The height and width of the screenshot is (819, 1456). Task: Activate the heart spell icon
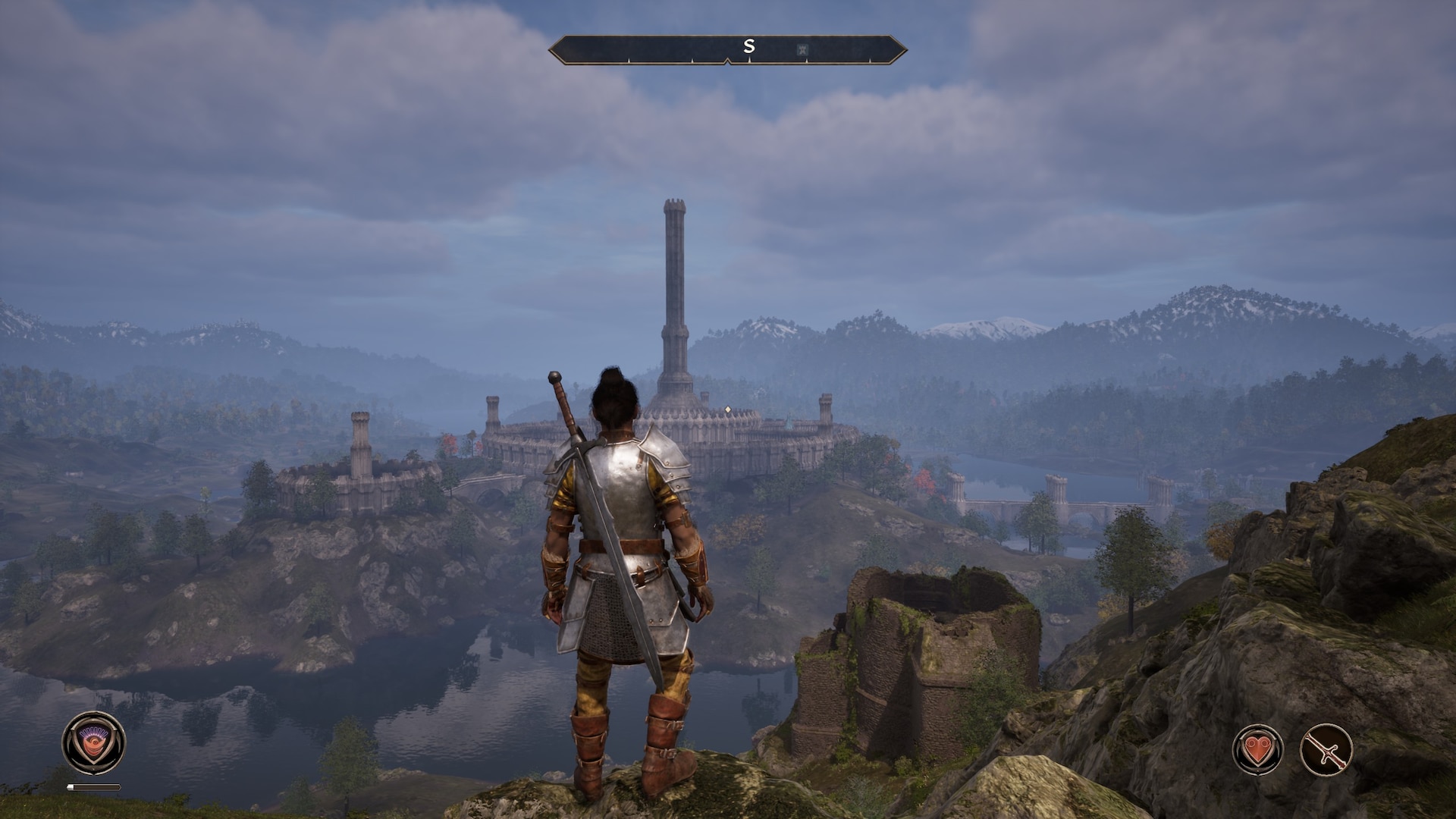pyautogui.click(x=1257, y=749)
